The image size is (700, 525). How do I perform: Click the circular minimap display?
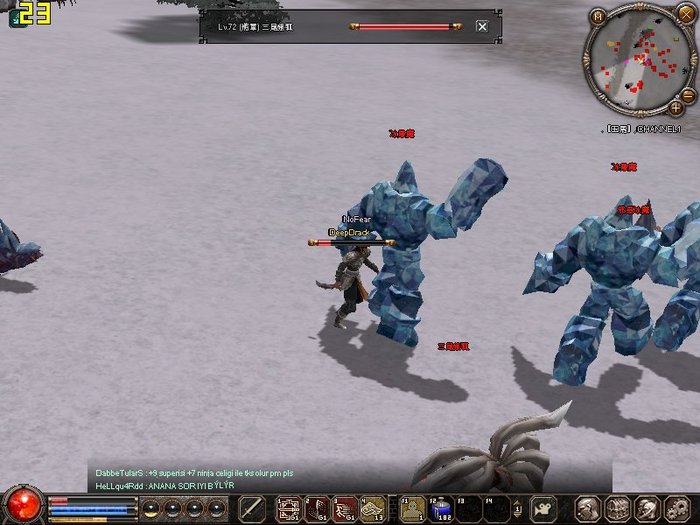coord(634,59)
